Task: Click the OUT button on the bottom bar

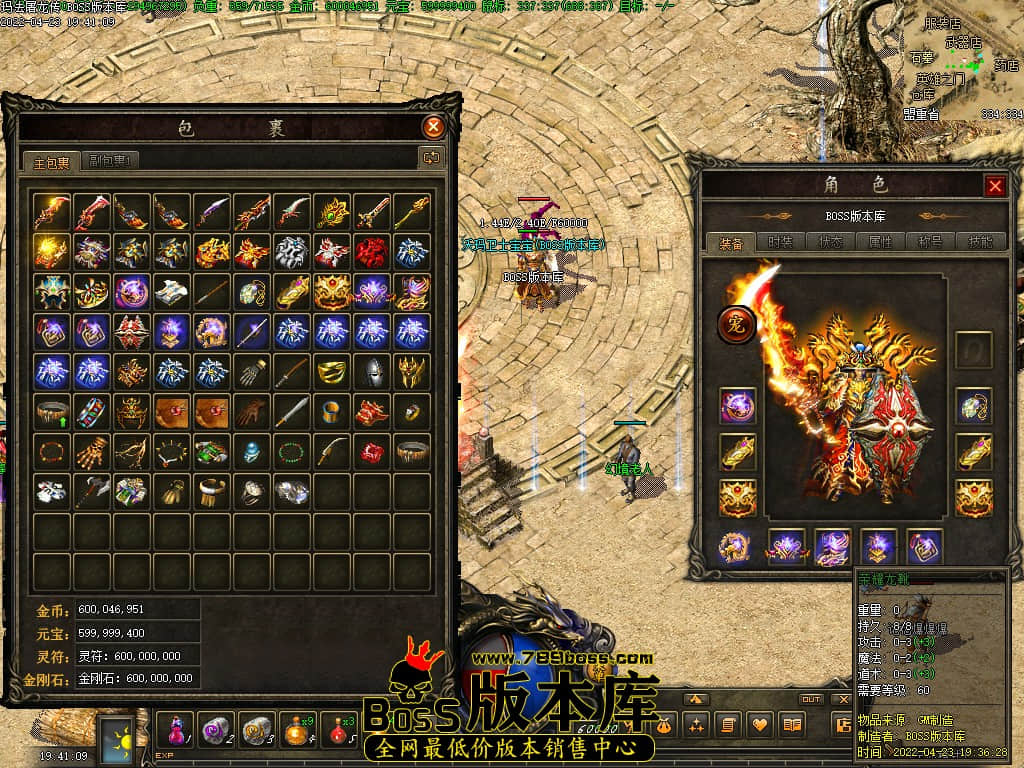Action: point(811,699)
